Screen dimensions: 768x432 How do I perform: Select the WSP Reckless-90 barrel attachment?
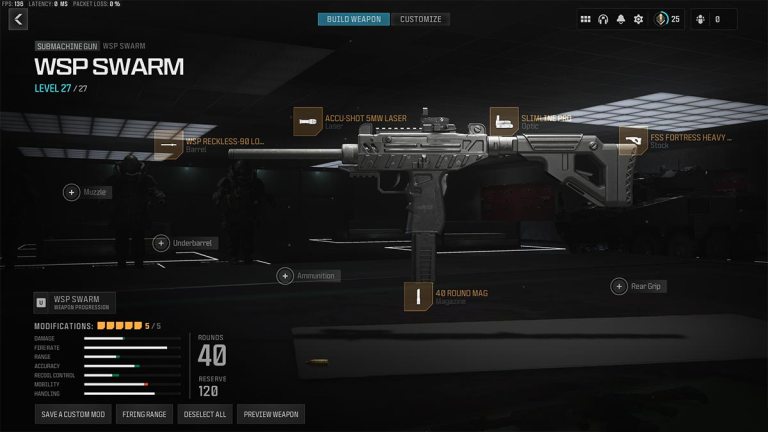coord(168,146)
